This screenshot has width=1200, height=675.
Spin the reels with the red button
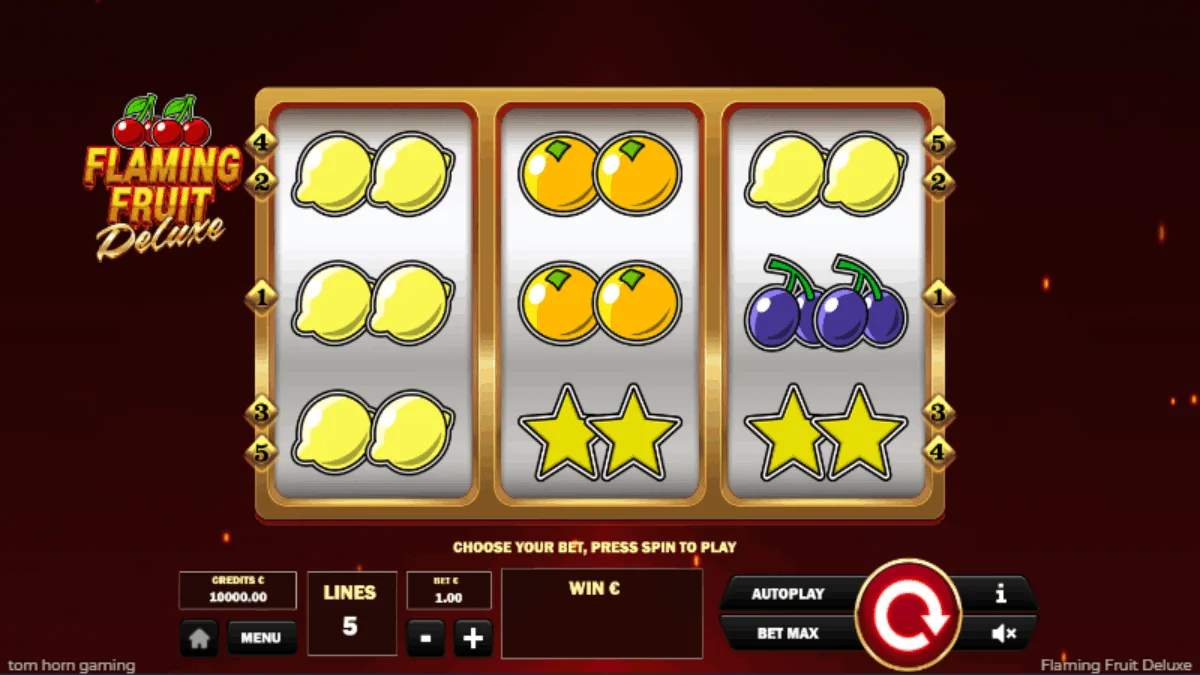click(908, 613)
